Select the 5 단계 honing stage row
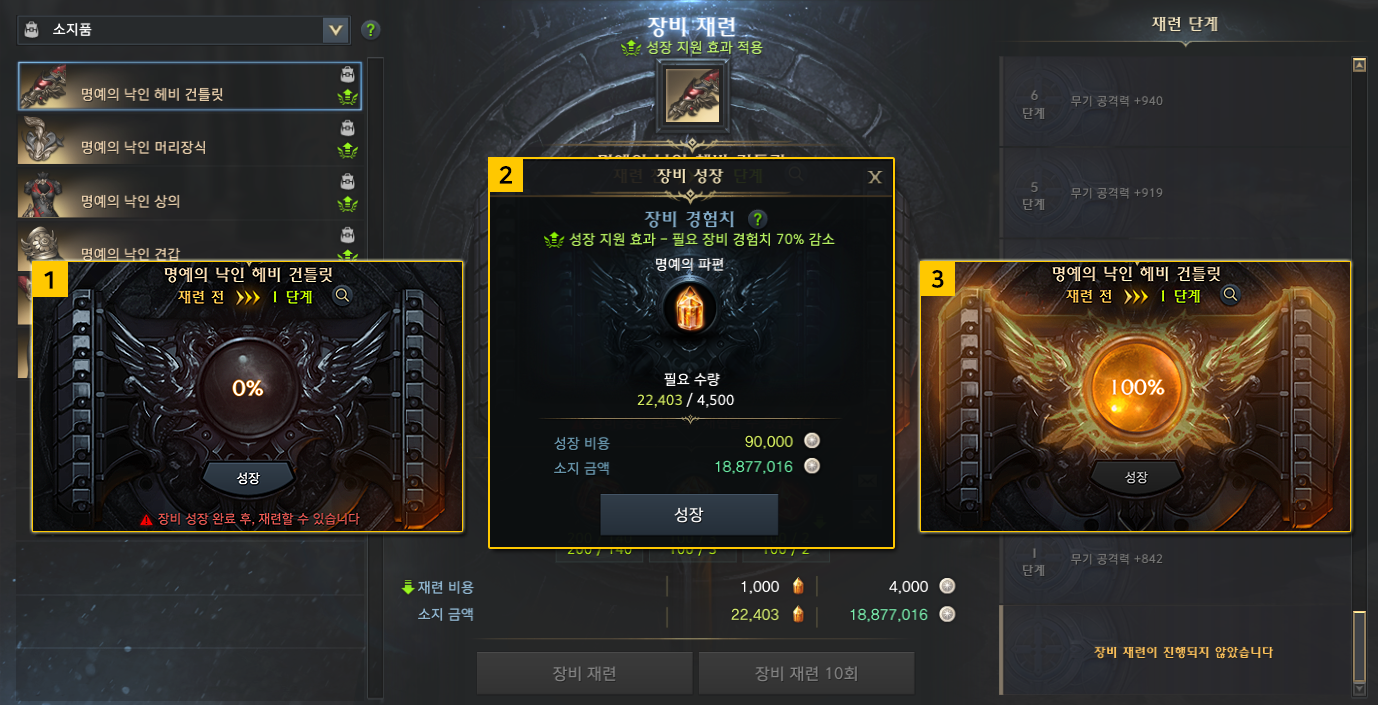 click(1170, 193)
